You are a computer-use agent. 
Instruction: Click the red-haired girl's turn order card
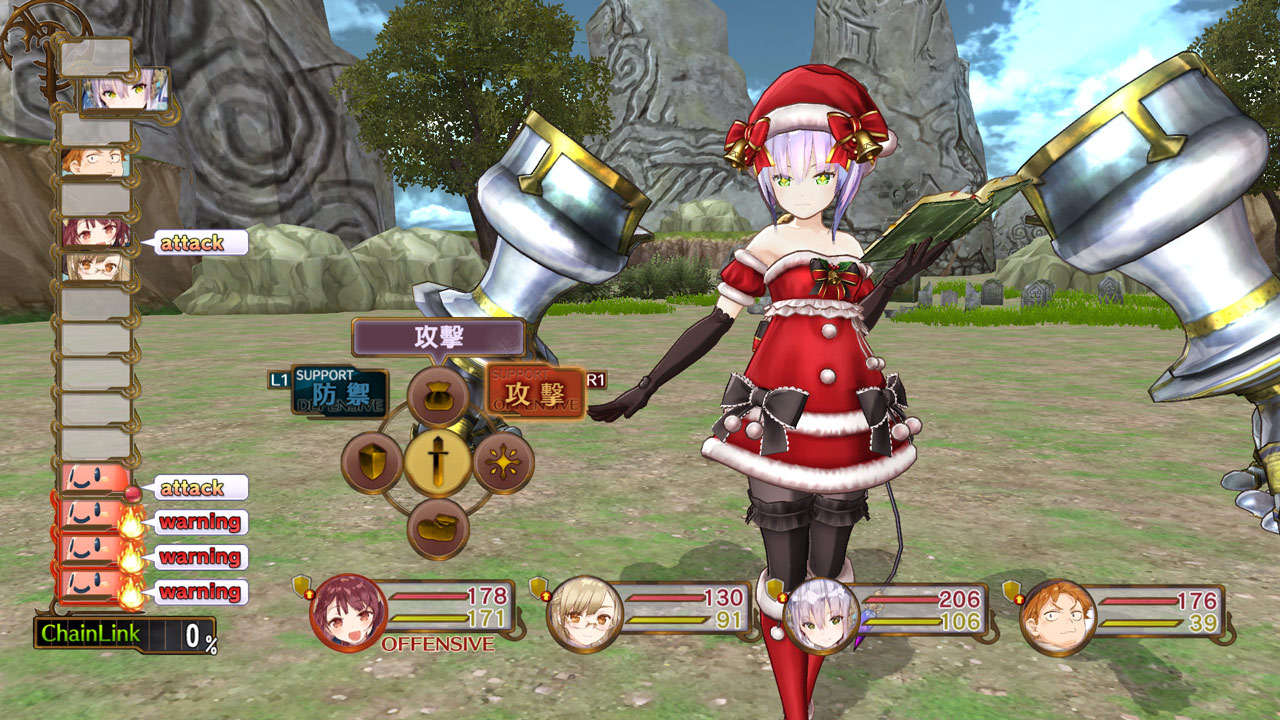(96, 233)
